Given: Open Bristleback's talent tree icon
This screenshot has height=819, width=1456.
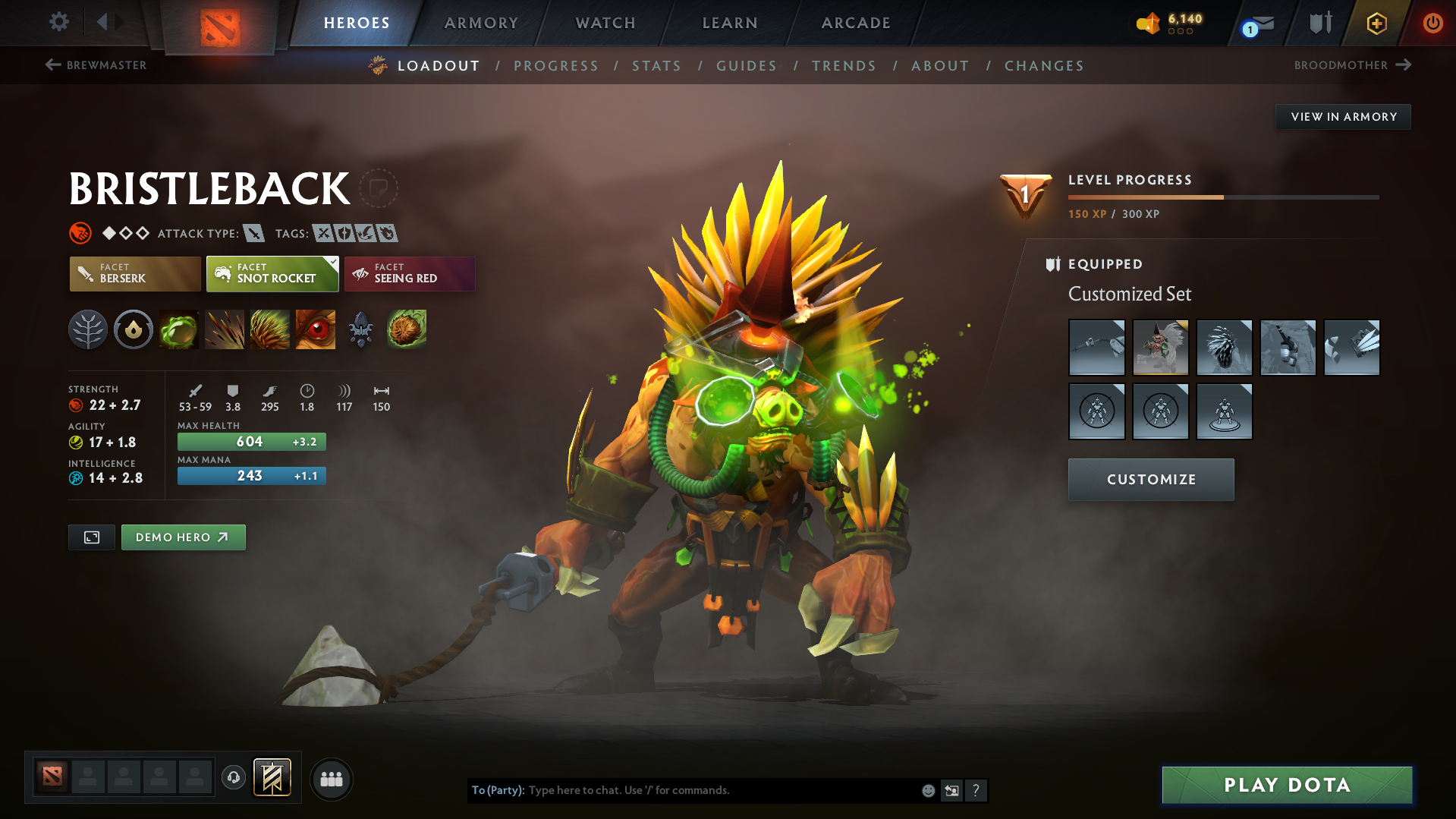Looking at the screenshot, I should 87,329.
